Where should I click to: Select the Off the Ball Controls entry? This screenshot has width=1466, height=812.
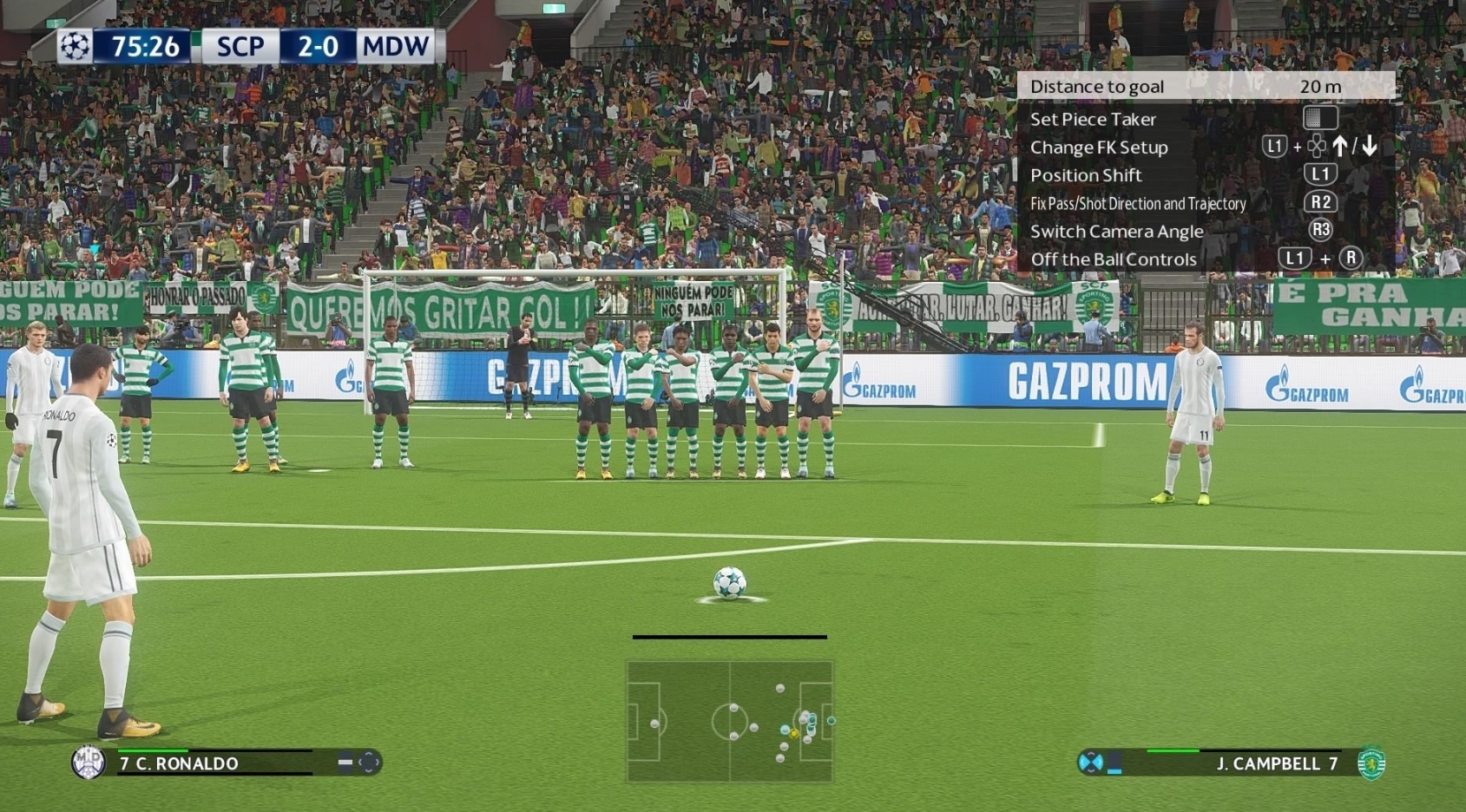click(1113, 259)
